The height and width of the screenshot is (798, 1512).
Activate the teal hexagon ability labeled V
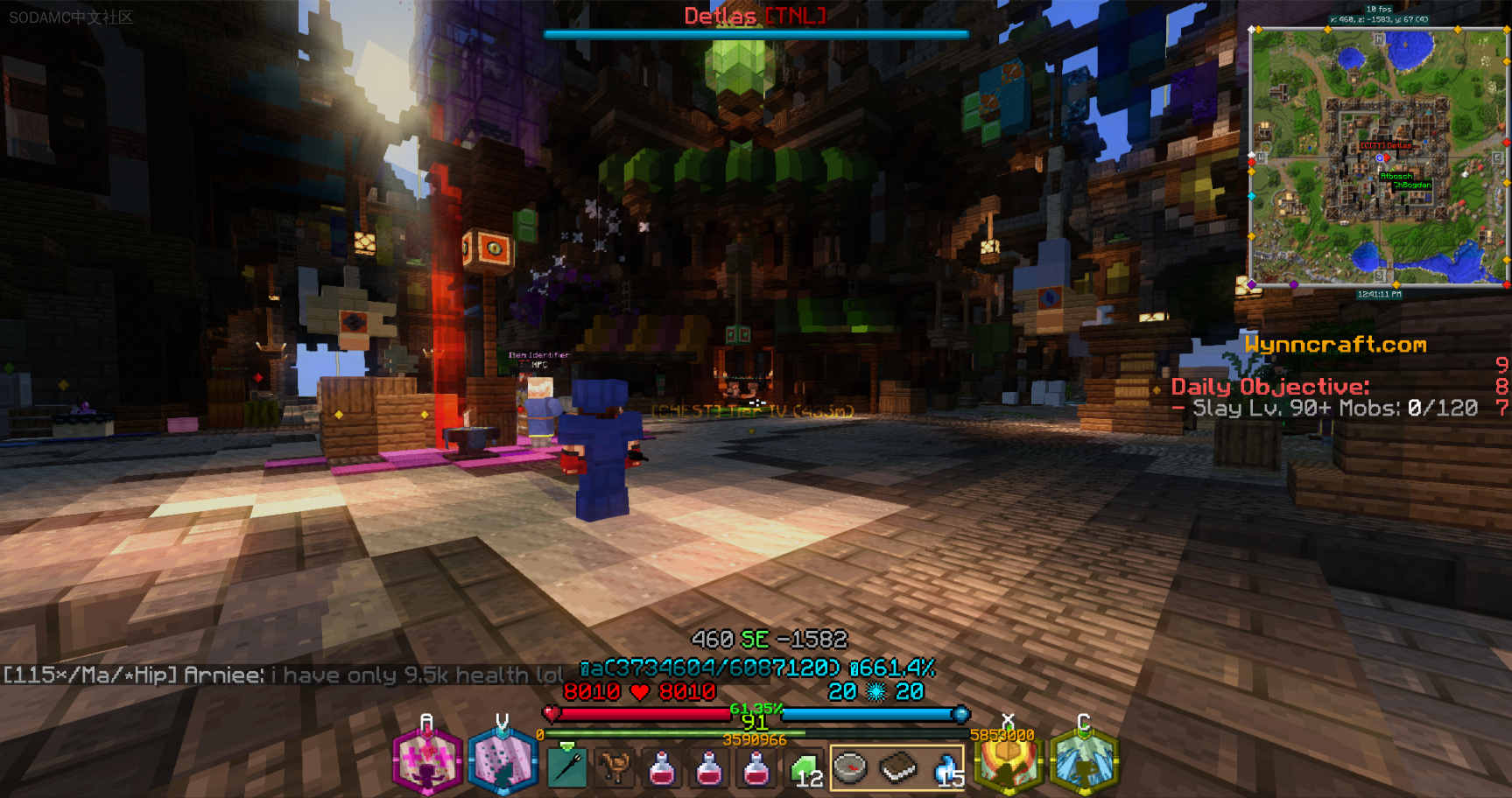[502, 761]
